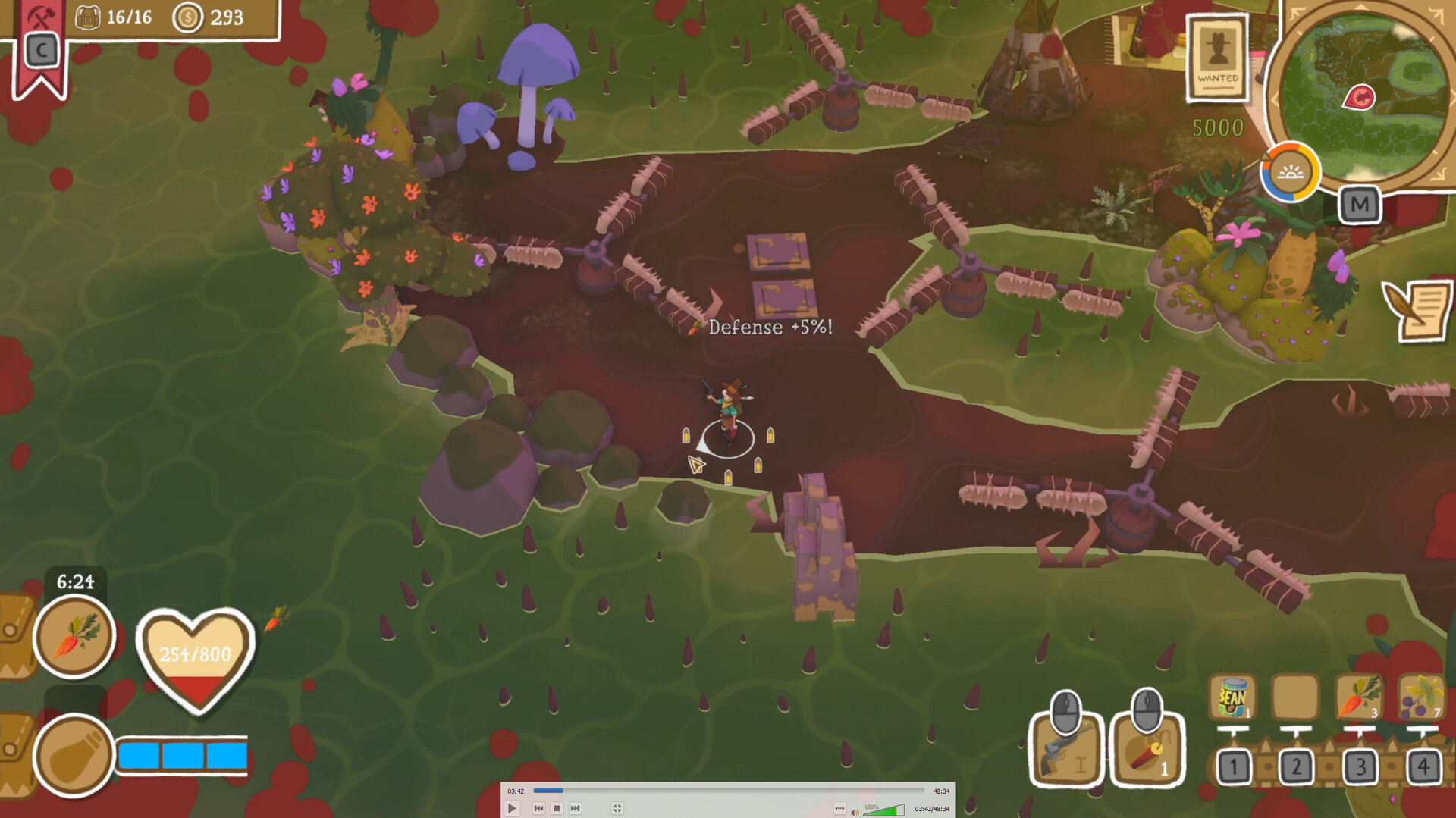This screenshot has width=1456, height=818.
Task: Open the Wanted poster bounty tracker
Action: pos(1218,58)
